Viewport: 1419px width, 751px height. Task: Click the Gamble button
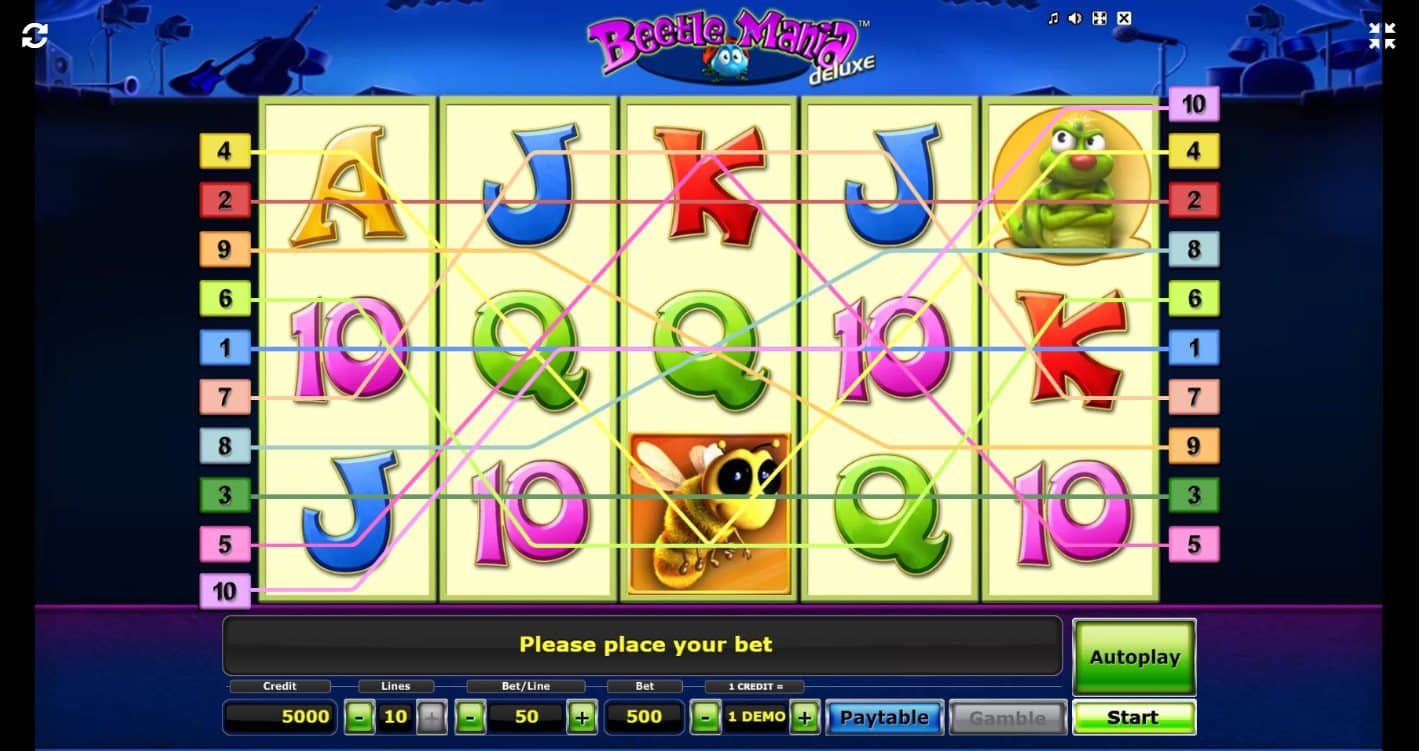[x=1007, y=717]
